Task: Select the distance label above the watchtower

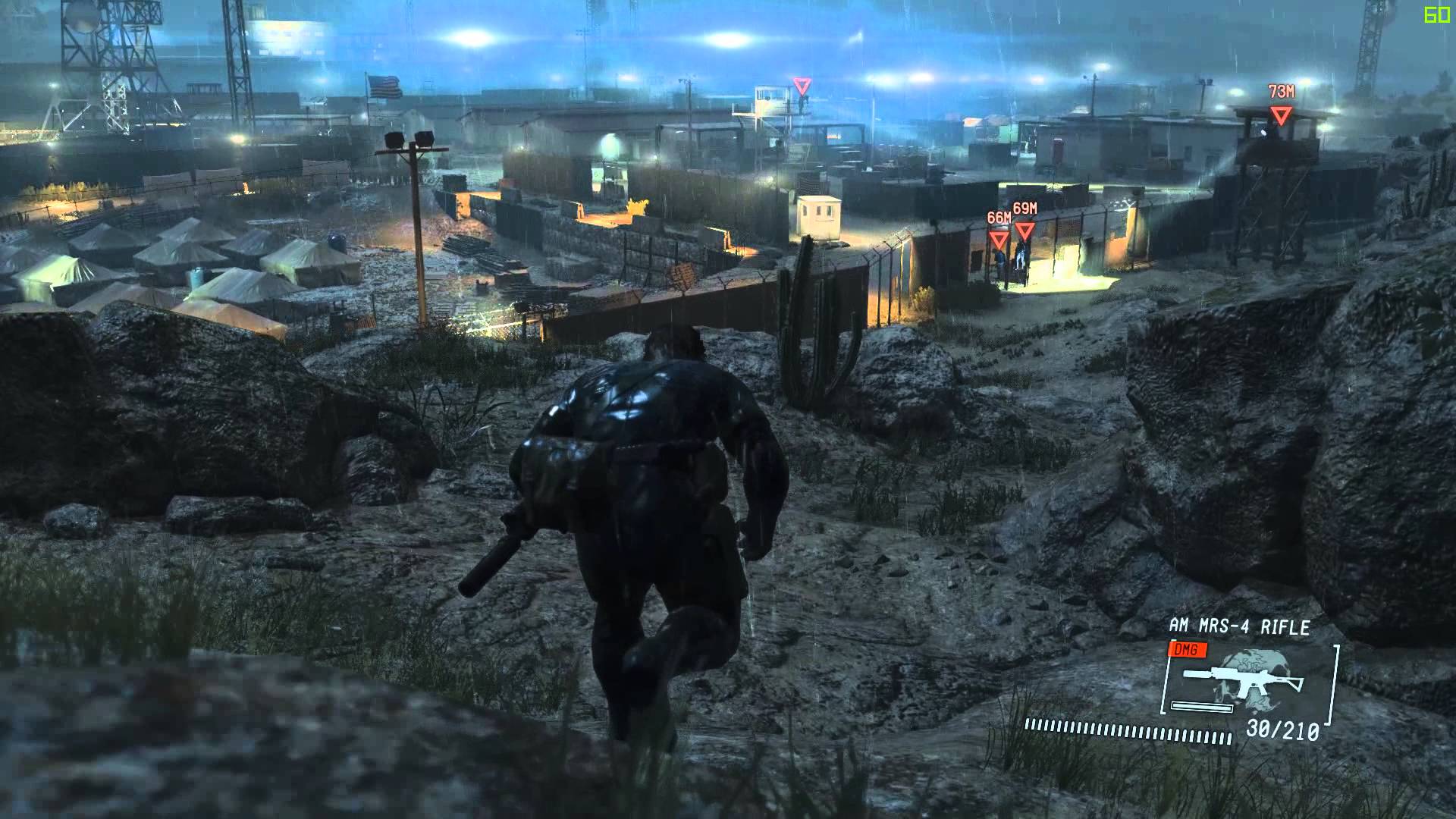Action: 1282,93
